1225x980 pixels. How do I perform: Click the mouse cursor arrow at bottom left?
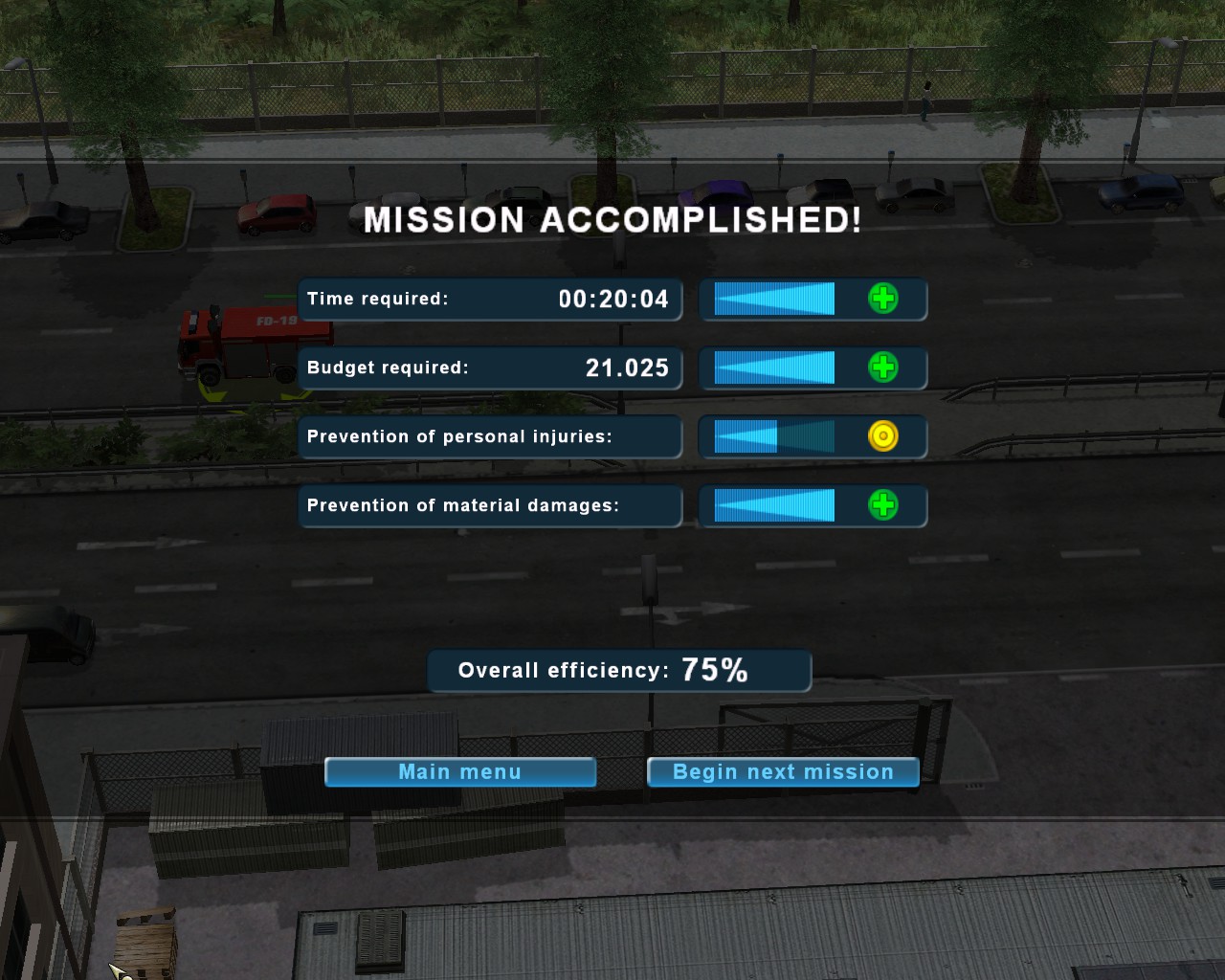click(115, 969)
